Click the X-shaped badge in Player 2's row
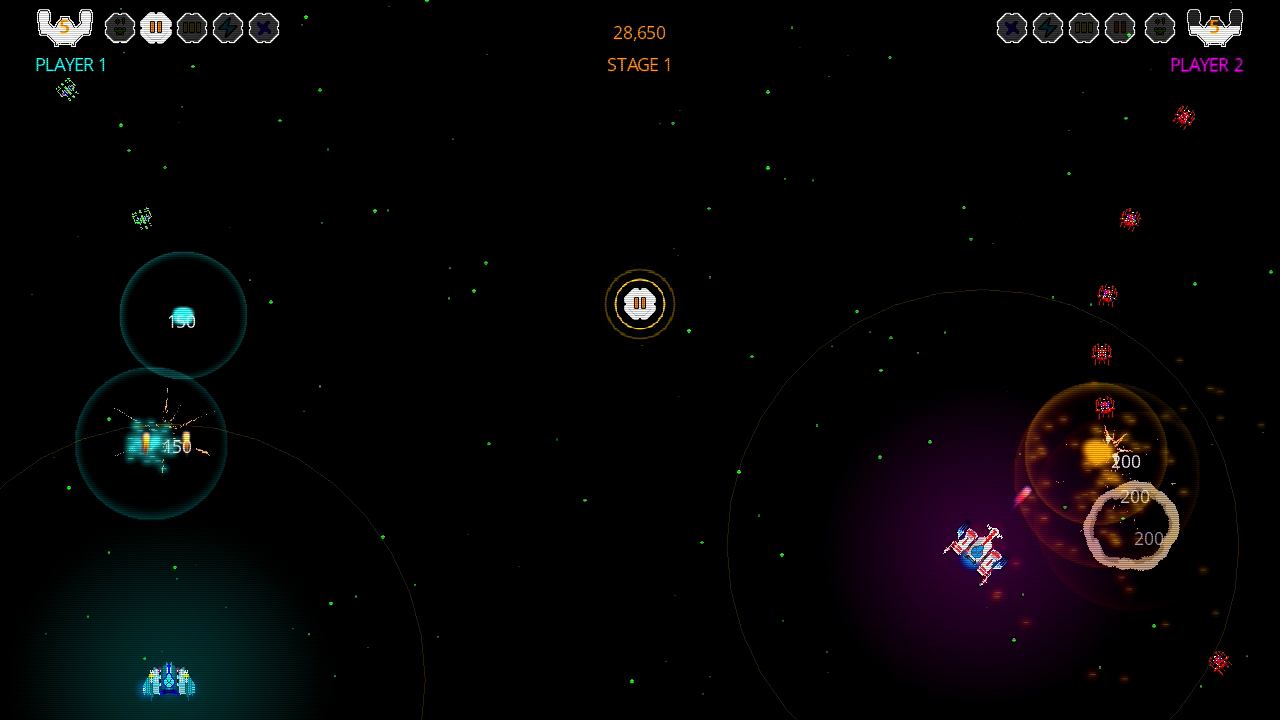The height and width of the screenshot is (720, 1280). 1012,28
